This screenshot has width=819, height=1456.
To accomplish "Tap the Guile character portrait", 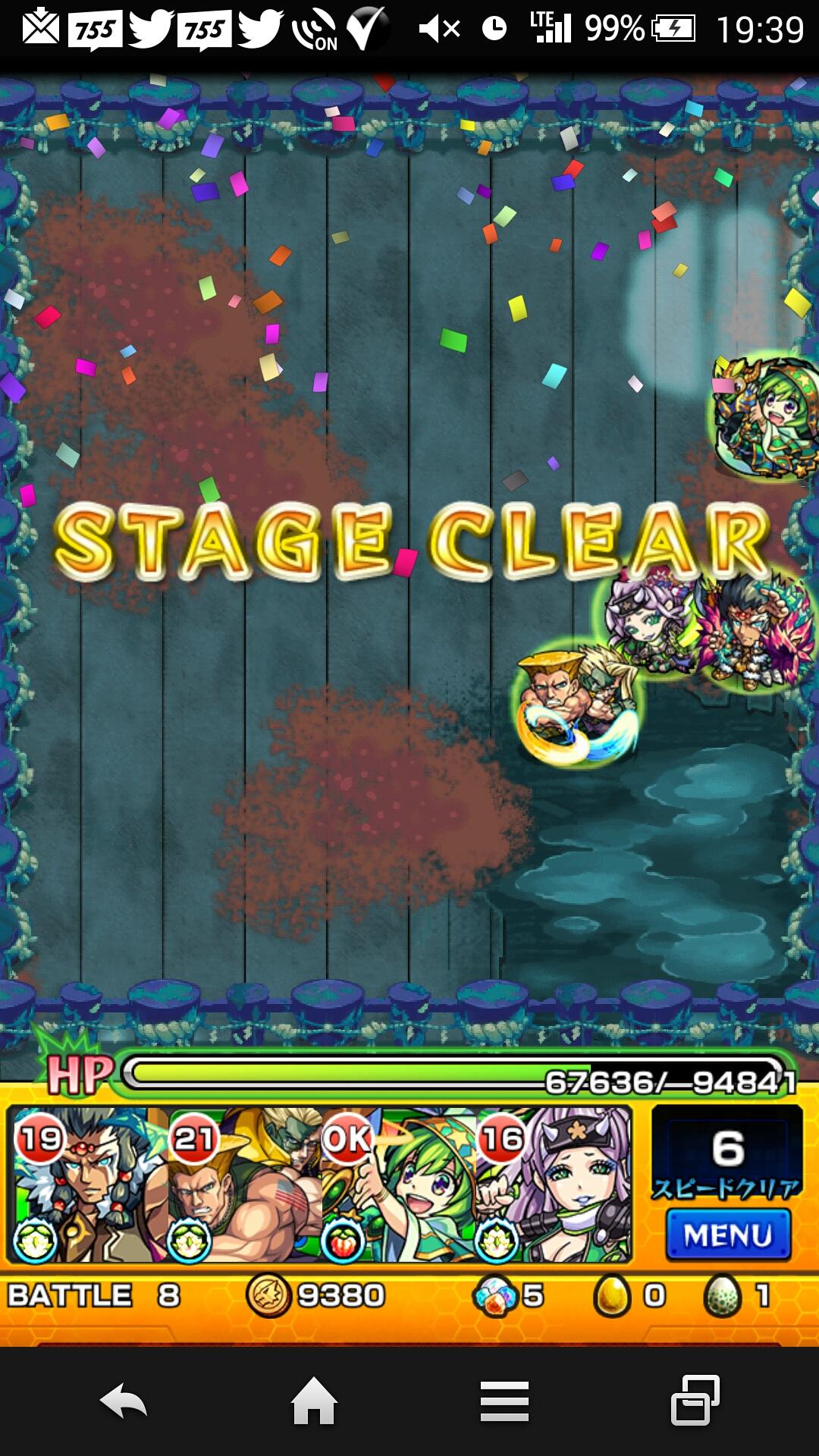I will (244, 1185).
